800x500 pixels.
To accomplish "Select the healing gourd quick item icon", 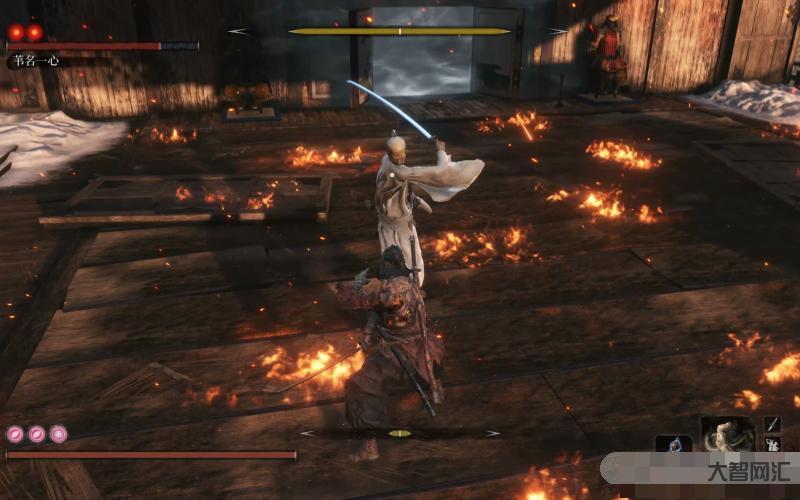I will 672,444.
